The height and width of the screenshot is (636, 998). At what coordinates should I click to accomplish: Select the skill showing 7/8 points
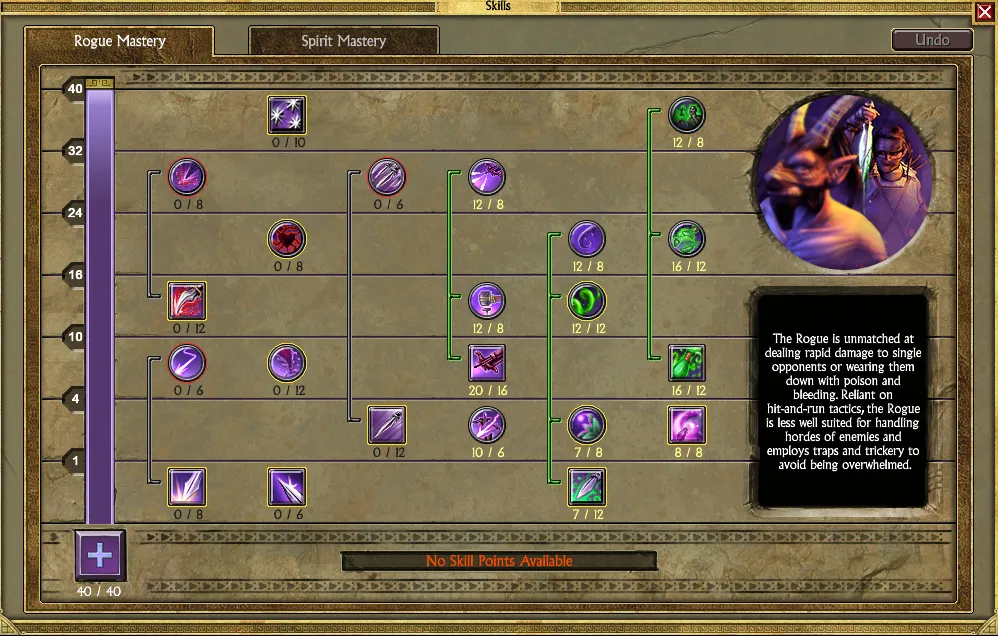tap(587, 425)
